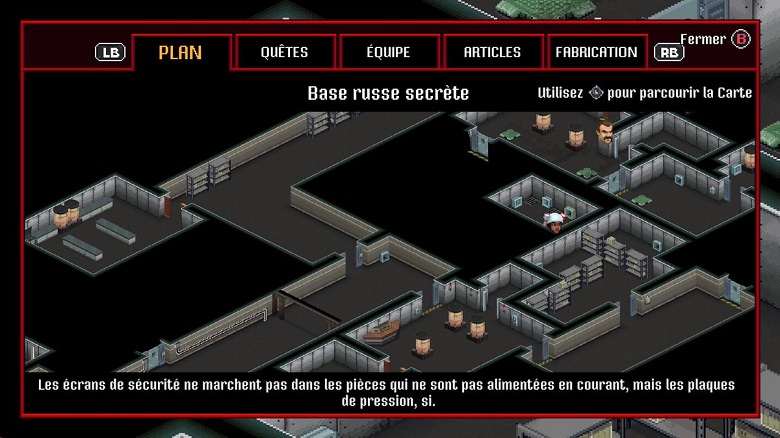
Task: Switch to the PLAN tab
Action: pyautogui.click(x=180, y=52)
